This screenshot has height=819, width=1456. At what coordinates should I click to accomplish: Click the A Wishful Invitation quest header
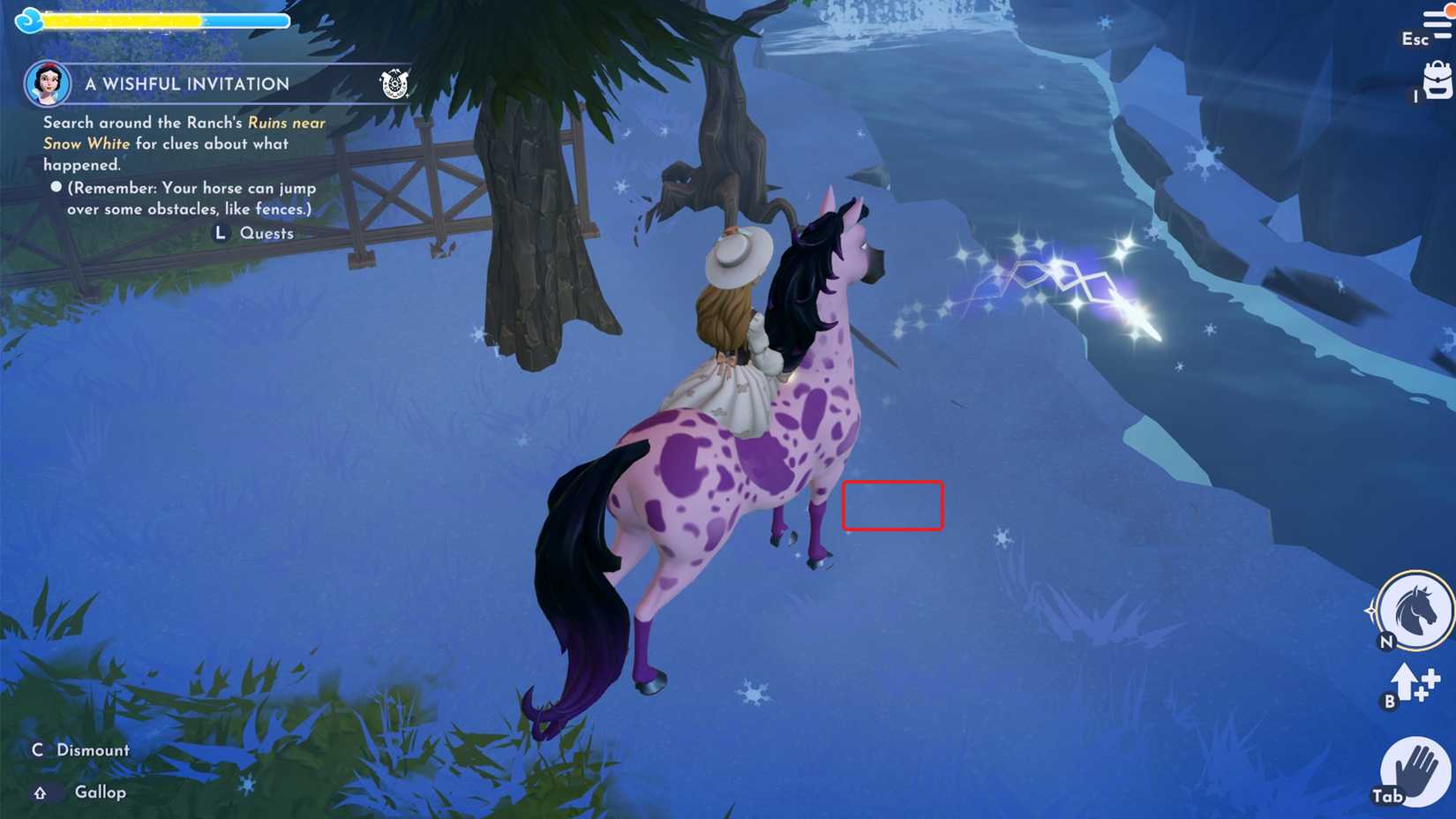(186, 83)
